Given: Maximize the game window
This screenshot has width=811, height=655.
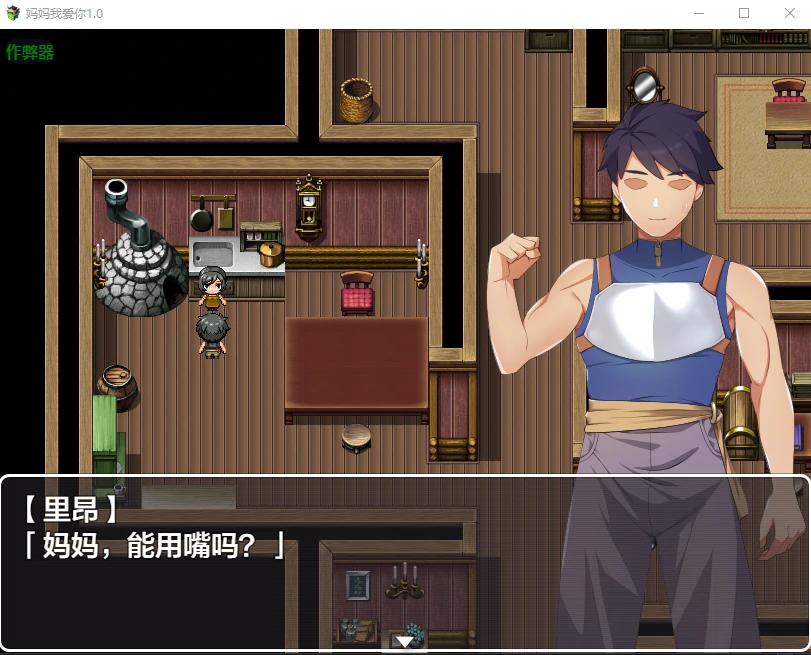Looking at the screenshot, I should tap(744, 14).
